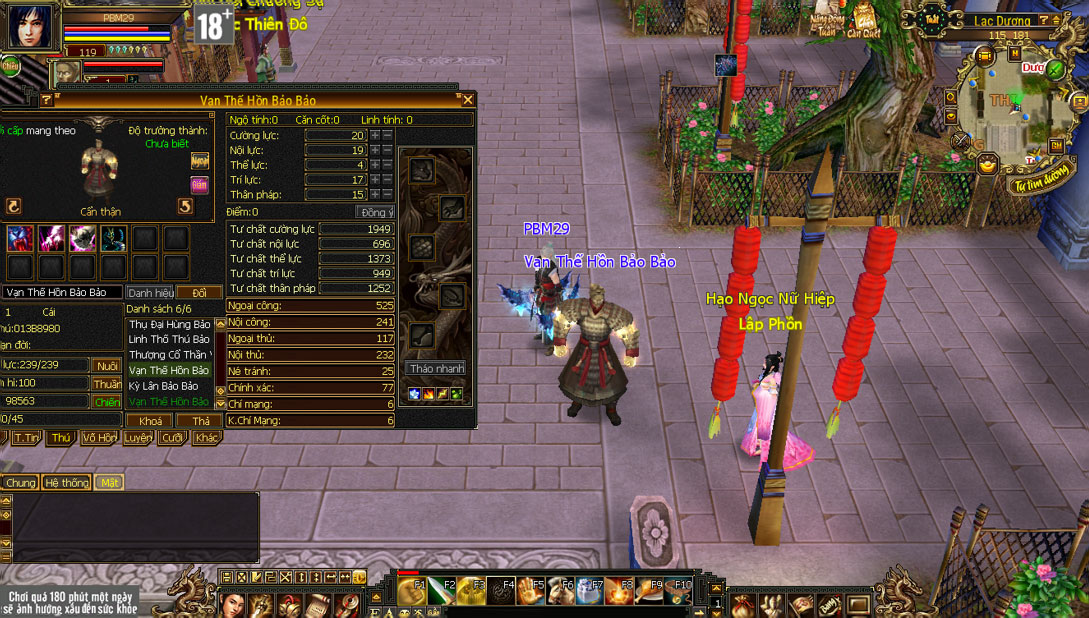Image resolution: width=1089 pixels, height=618 pixels.
Task: Choose Thụ Đại Hùng Bảo from the list
Action: pyautogui.click(x=169, y=325)
